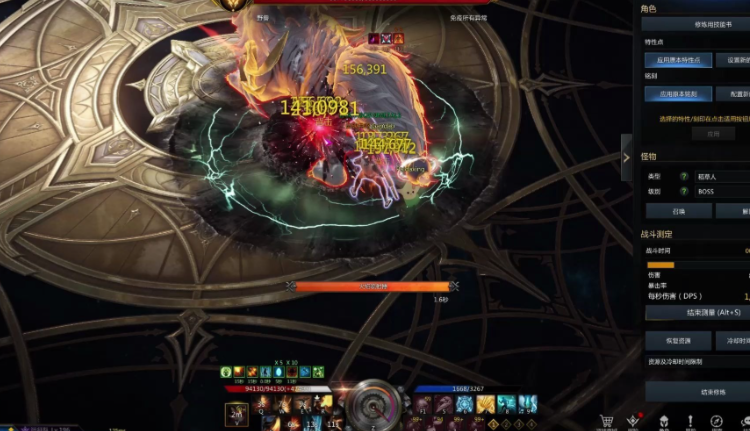
Task: Open the monster 类型 type dropdown
Action: (x=722, y=176)
